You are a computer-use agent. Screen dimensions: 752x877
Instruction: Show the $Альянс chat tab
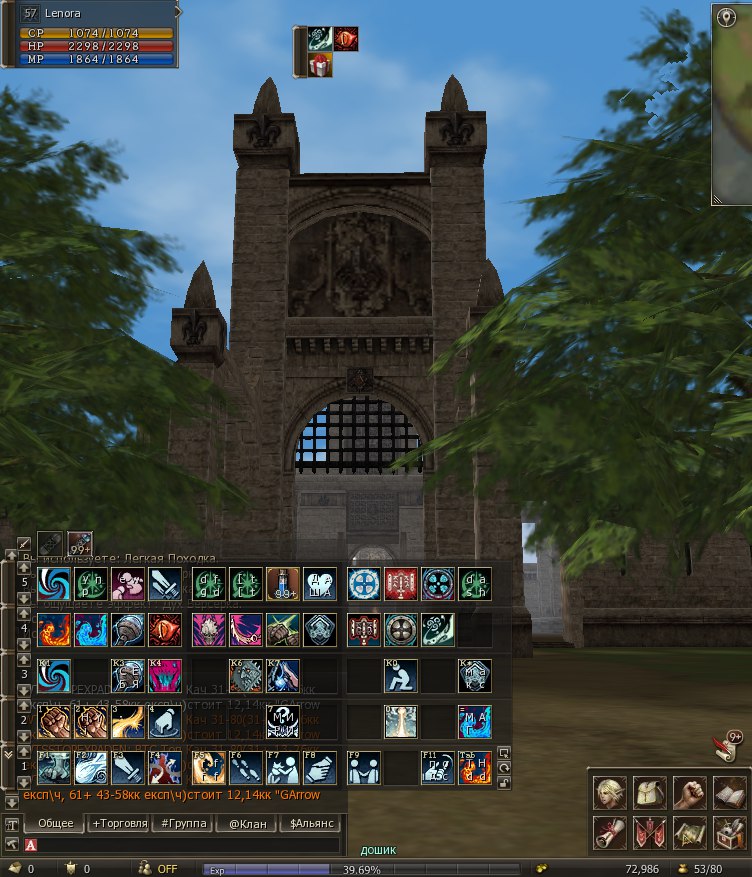tap(309, 824)
